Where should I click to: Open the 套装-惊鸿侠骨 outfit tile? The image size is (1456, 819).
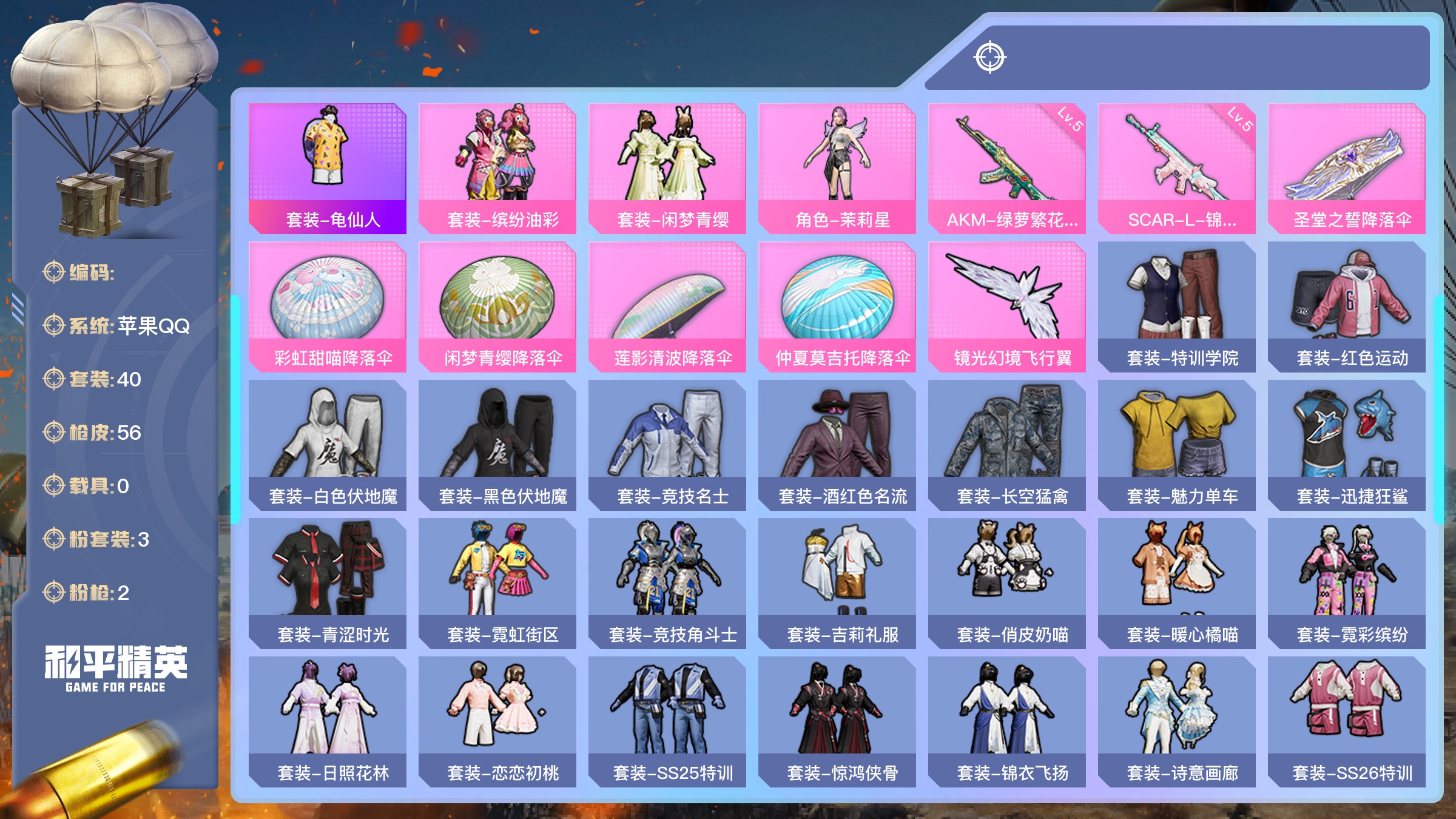point(837,721)
